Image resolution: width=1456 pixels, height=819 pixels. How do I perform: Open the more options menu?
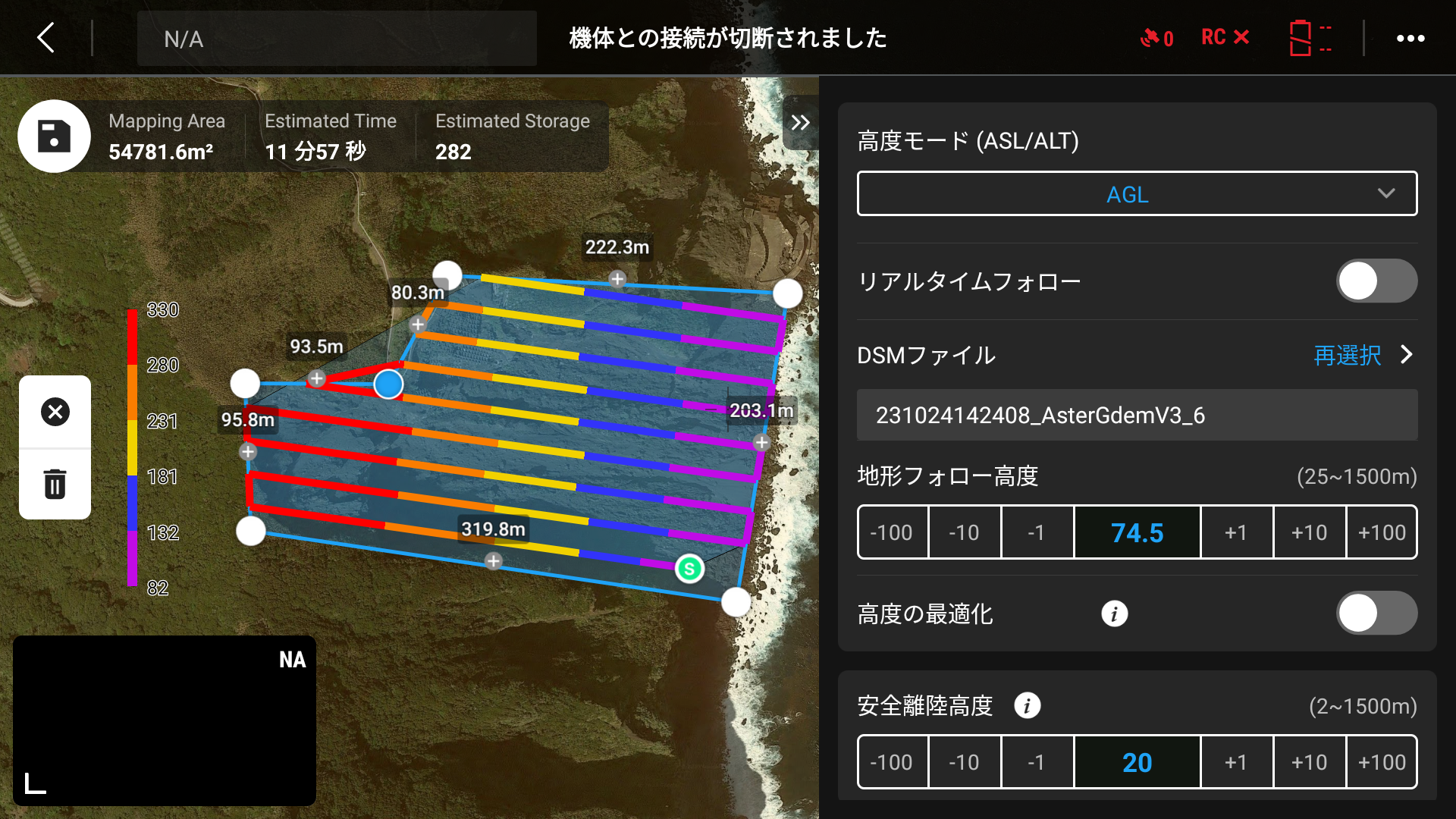point(1410,37)
